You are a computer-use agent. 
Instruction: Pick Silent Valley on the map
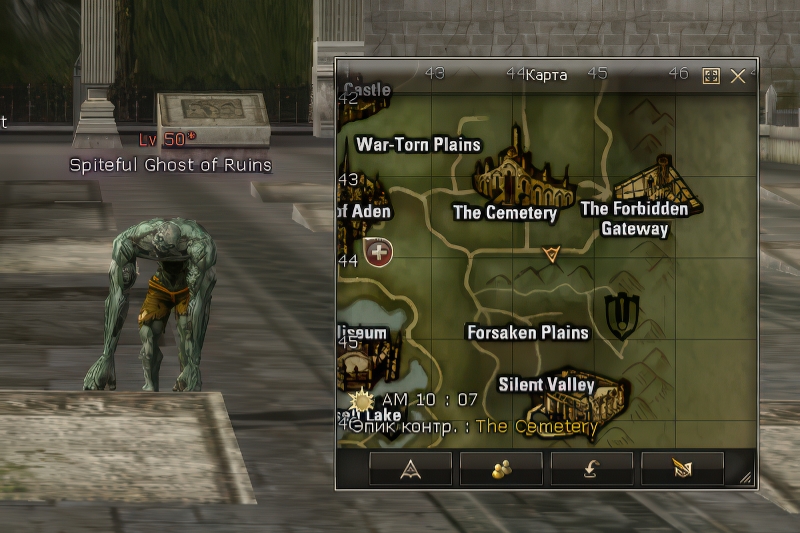(x=546, y=385)
